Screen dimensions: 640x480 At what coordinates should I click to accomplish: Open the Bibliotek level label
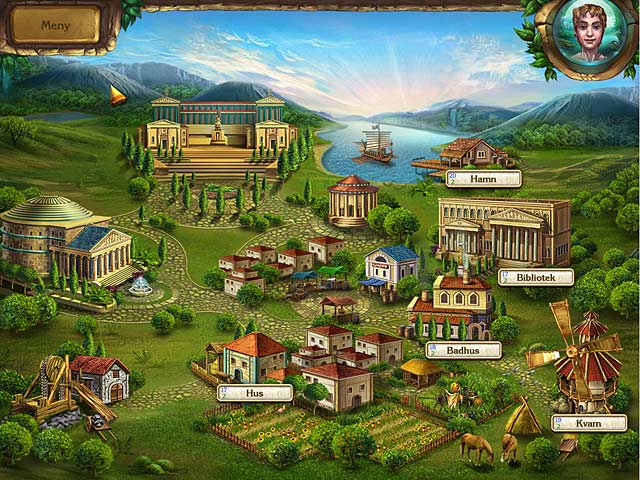536,277
